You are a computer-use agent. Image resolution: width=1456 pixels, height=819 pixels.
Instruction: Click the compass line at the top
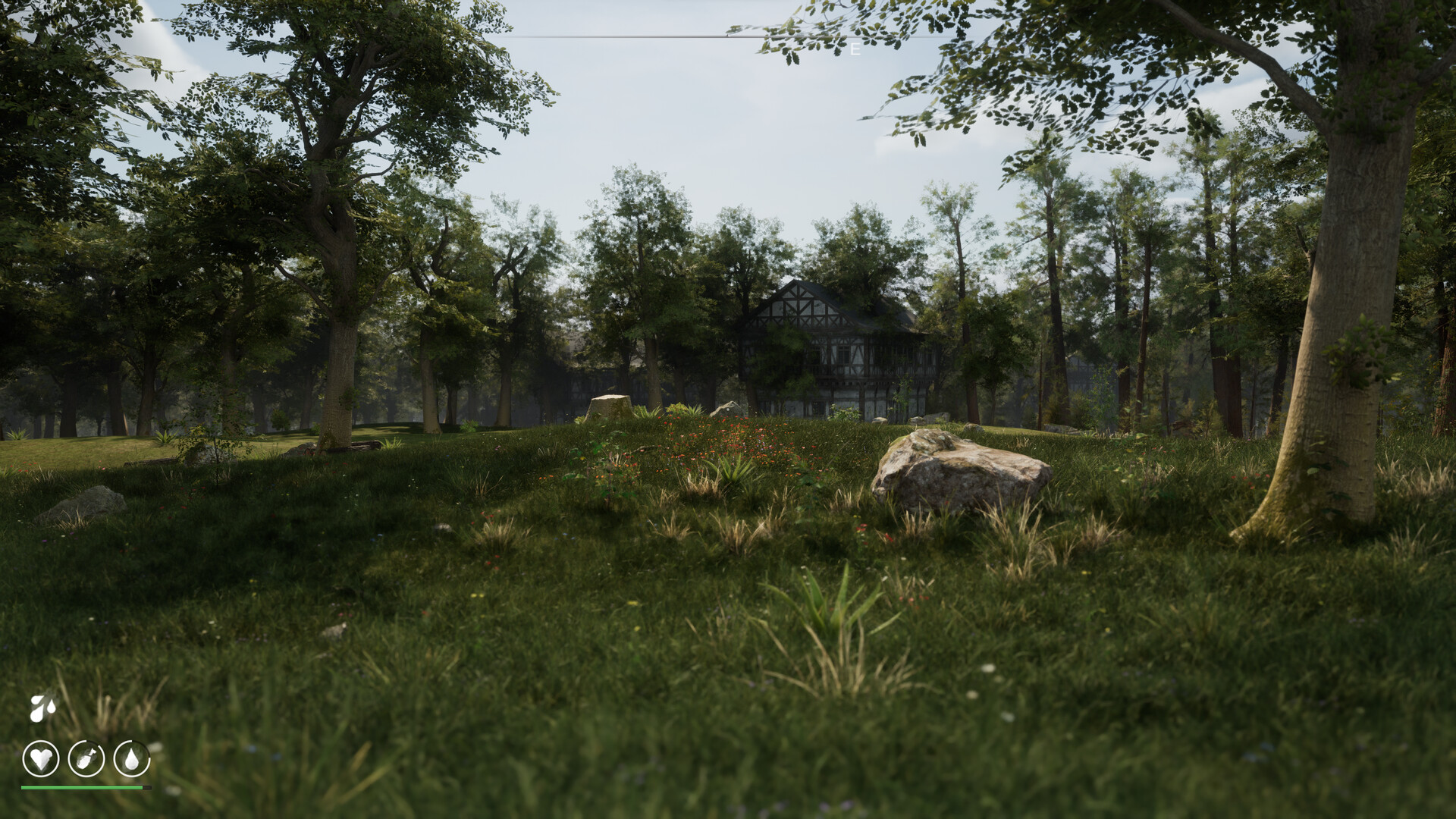[682, 36]
